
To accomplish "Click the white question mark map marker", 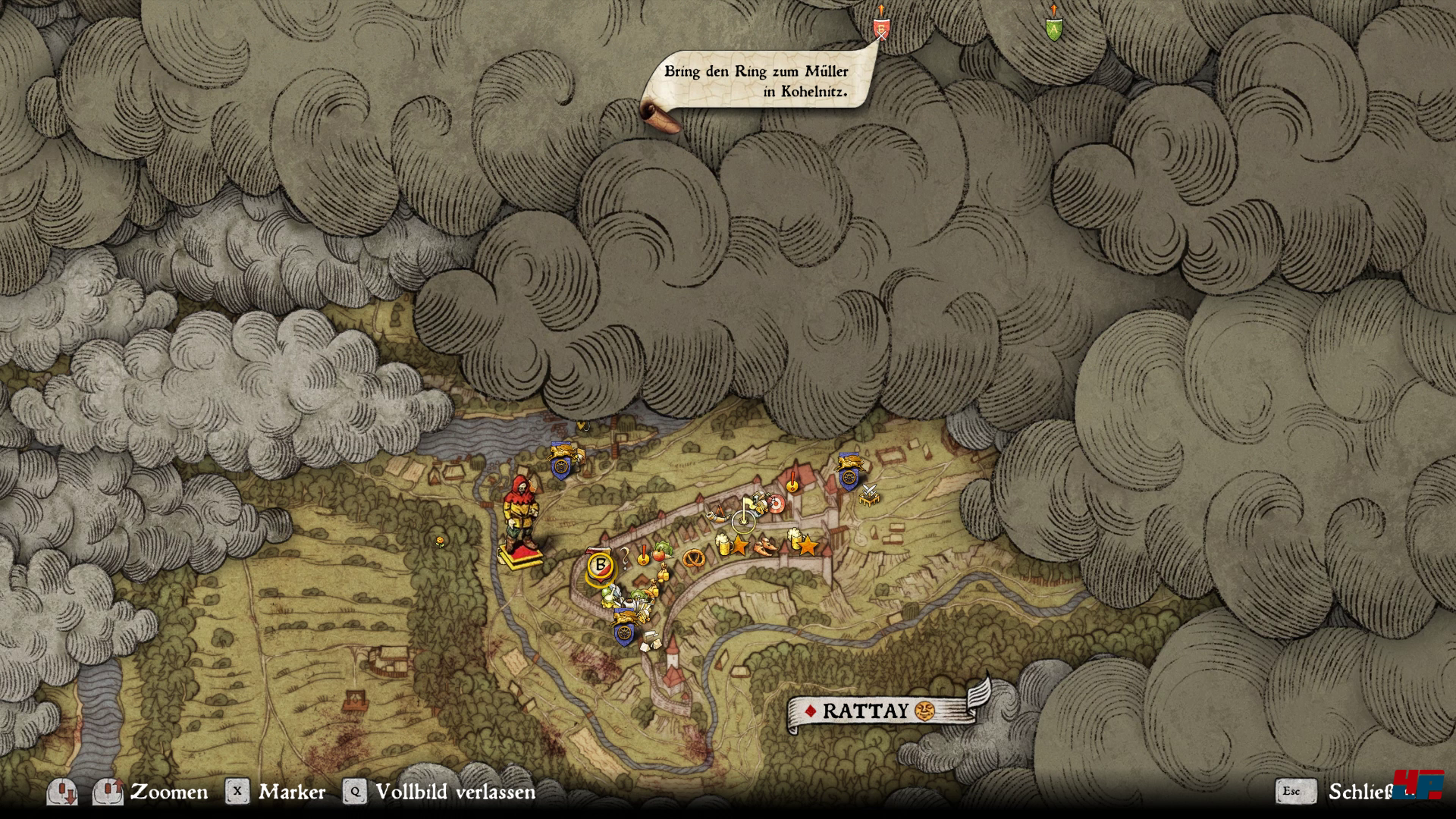I will [626, 560].
